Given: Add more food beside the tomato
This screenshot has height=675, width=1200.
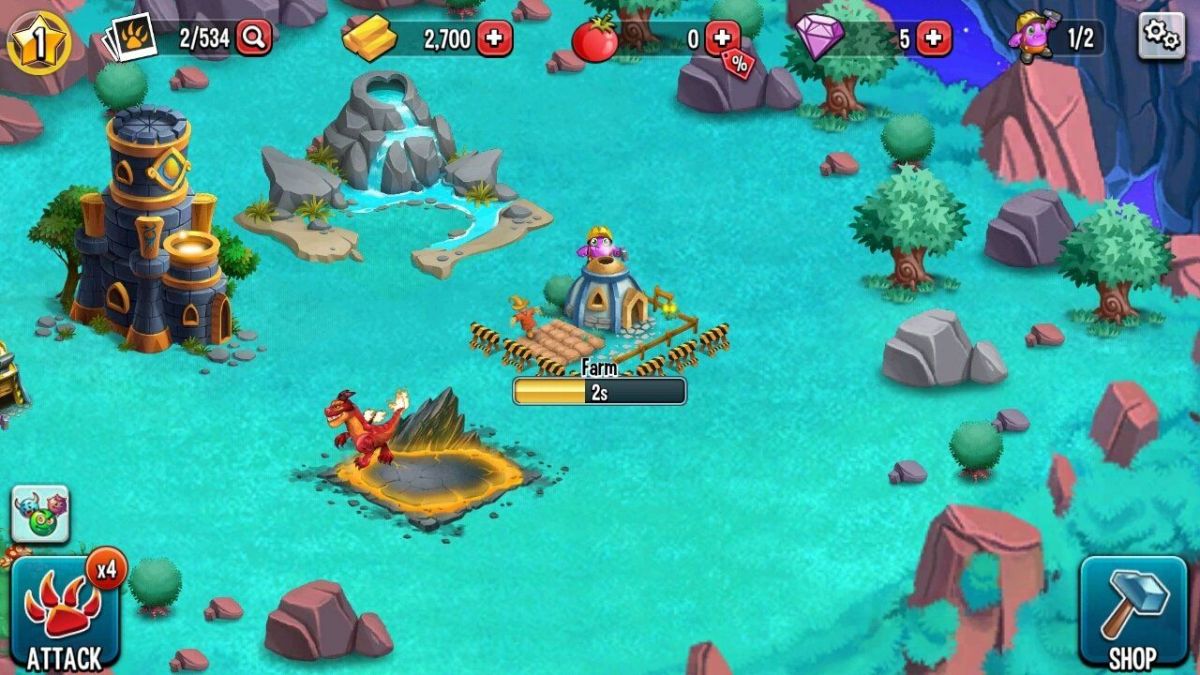Looking at the screenshot, I should (x=722, y=39).
